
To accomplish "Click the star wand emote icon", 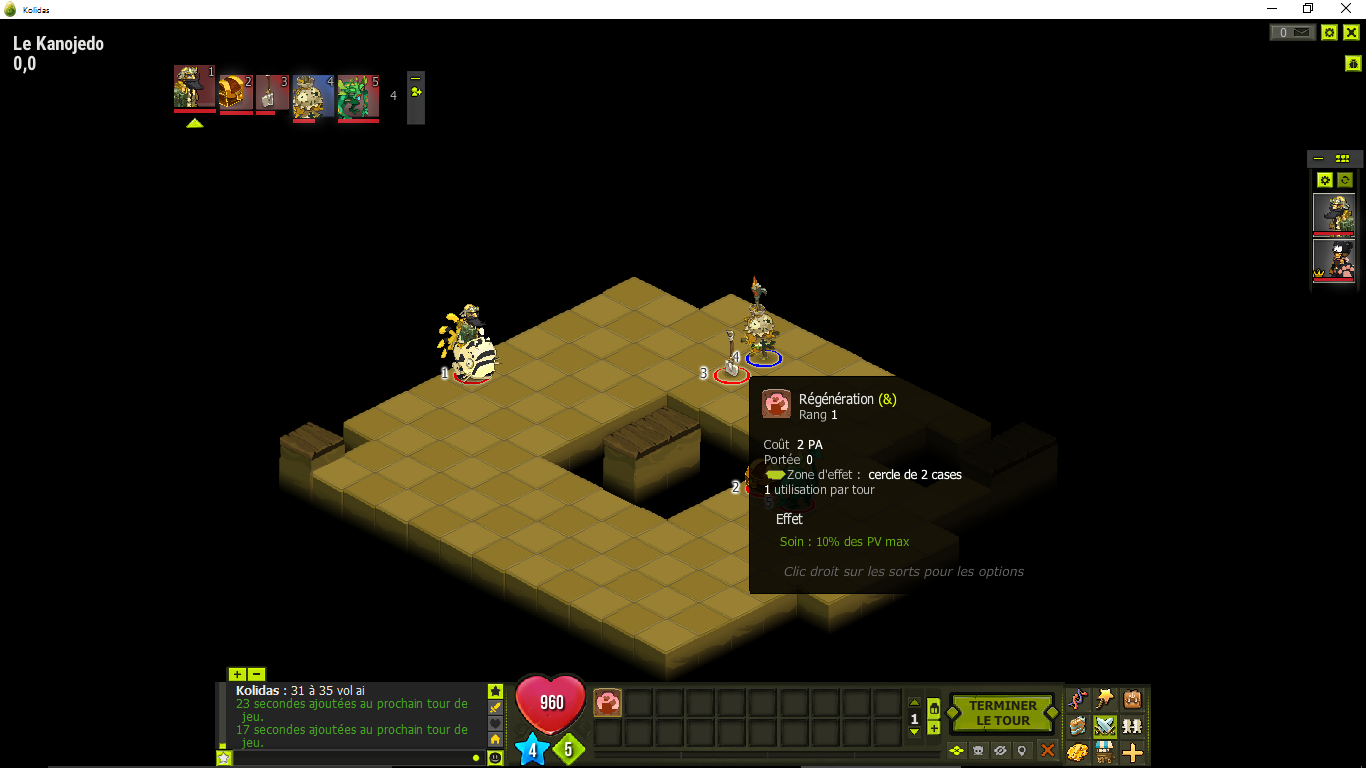I will (x=1105, y=698).
